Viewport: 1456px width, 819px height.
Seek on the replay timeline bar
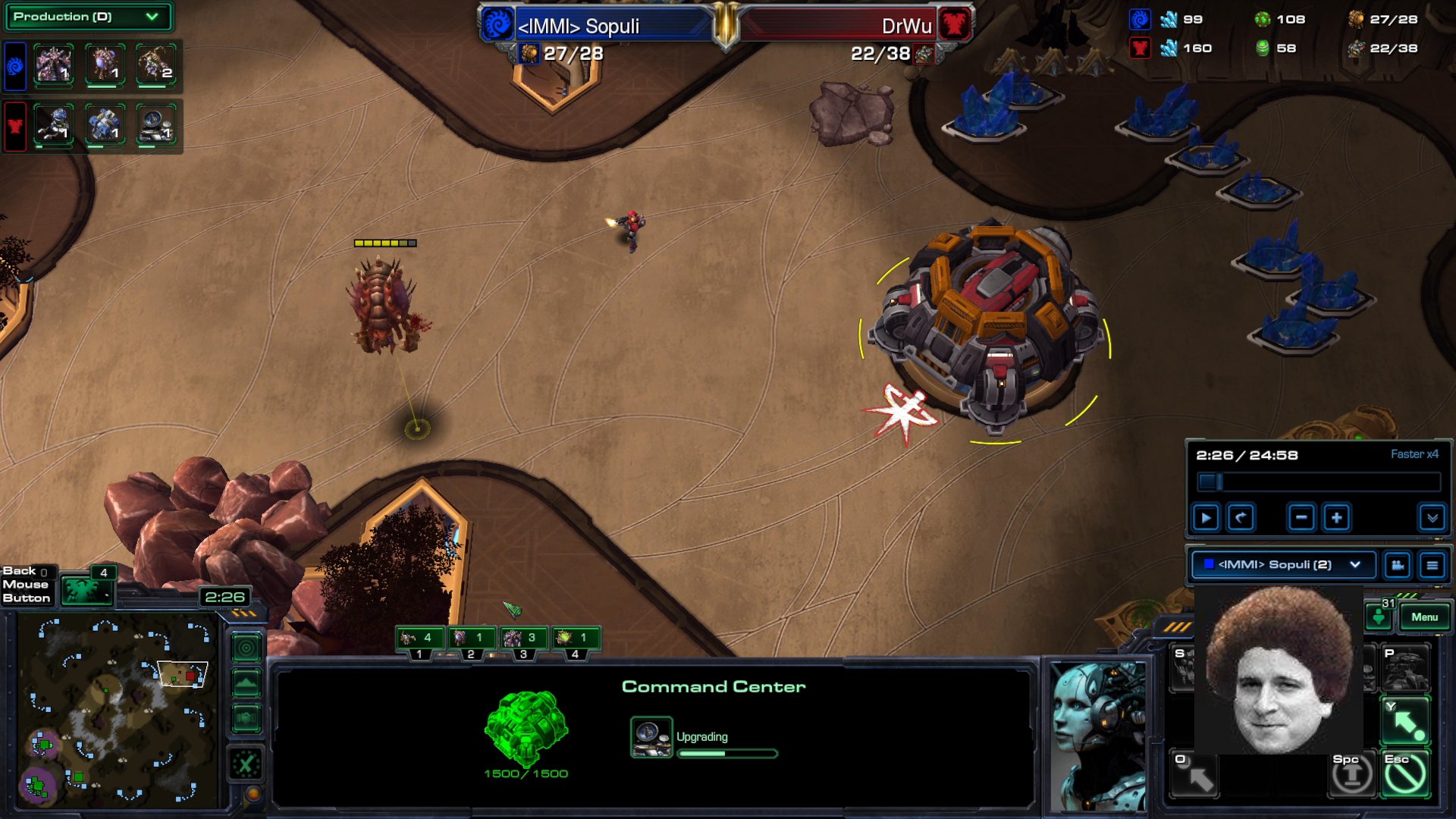[x=1319, y=482]
